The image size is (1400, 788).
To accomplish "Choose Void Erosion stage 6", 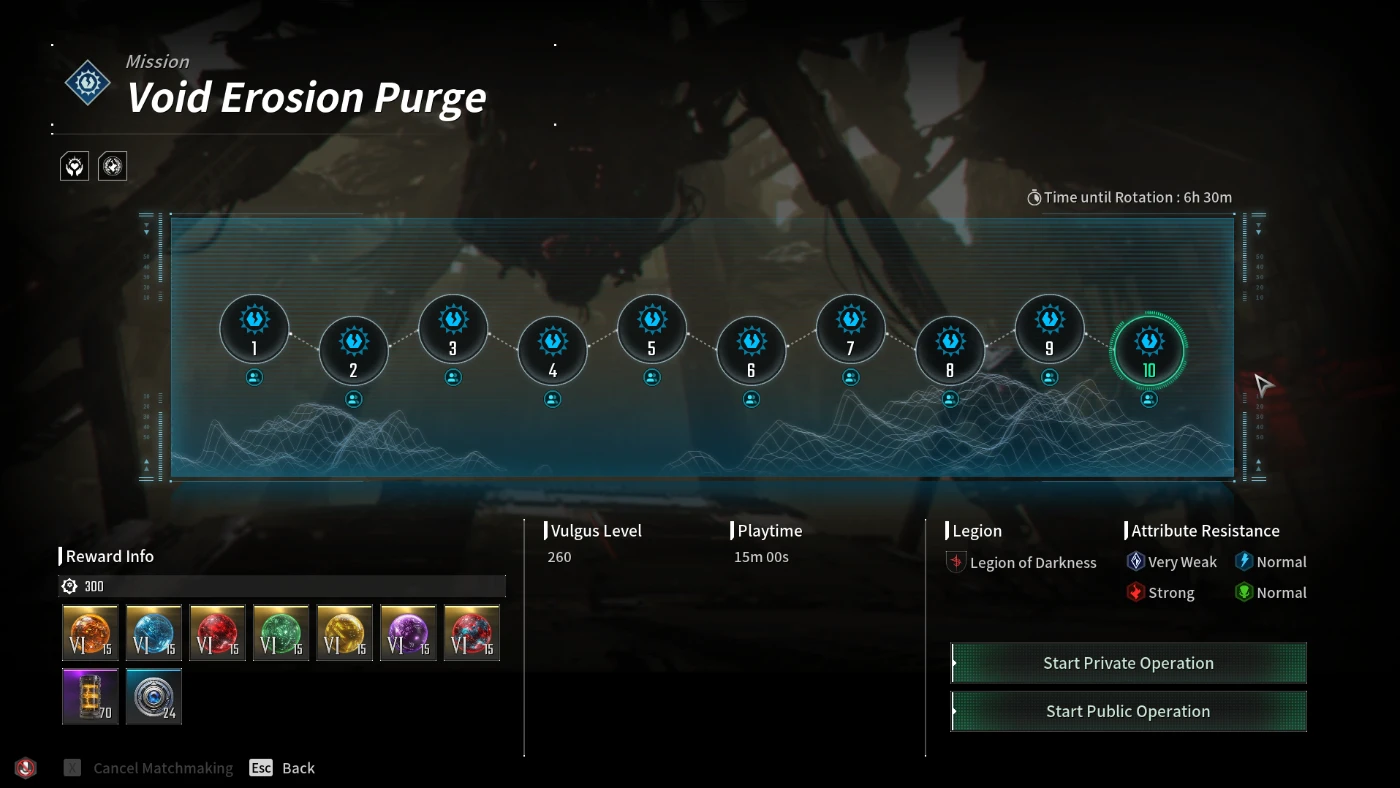I will (751, 350).
